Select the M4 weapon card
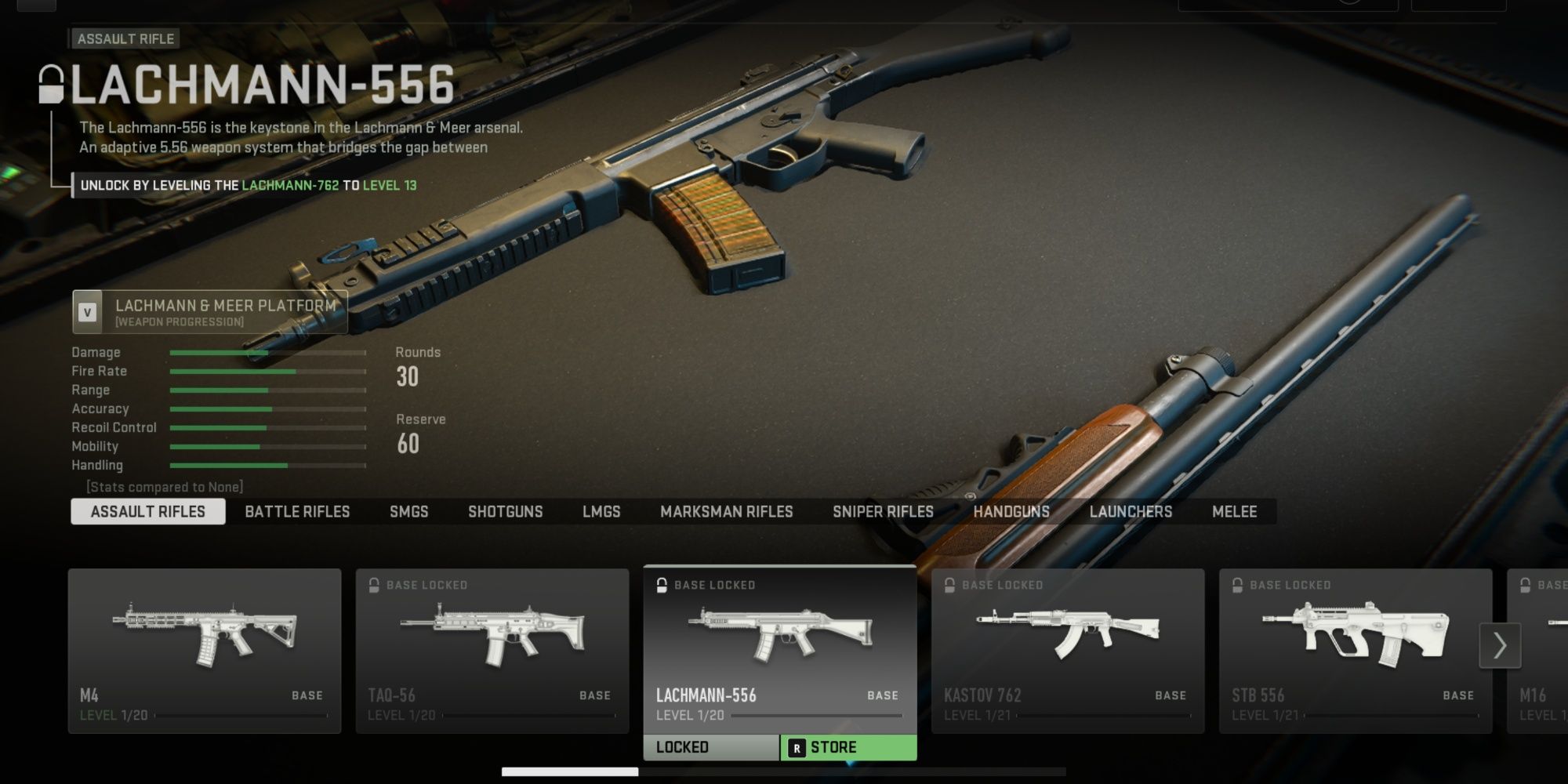Viewport: 1568px width, 784px height. 205,651
